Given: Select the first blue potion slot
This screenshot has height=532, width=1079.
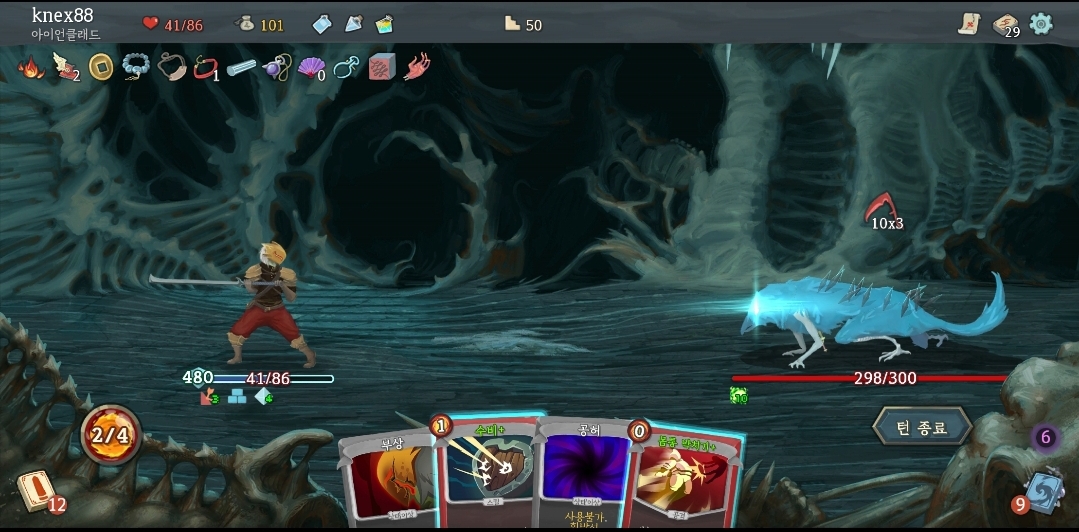Looking at the screenshot, I should (322, 24).
